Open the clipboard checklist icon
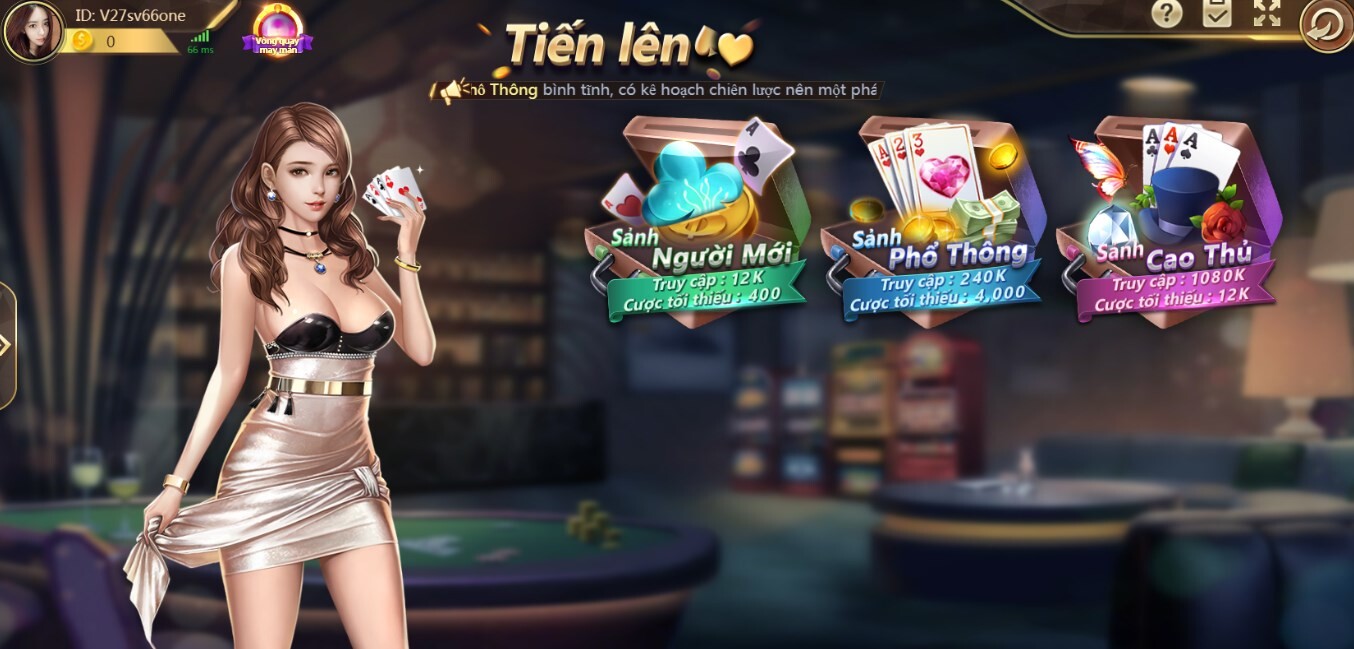 point(1216,14)
